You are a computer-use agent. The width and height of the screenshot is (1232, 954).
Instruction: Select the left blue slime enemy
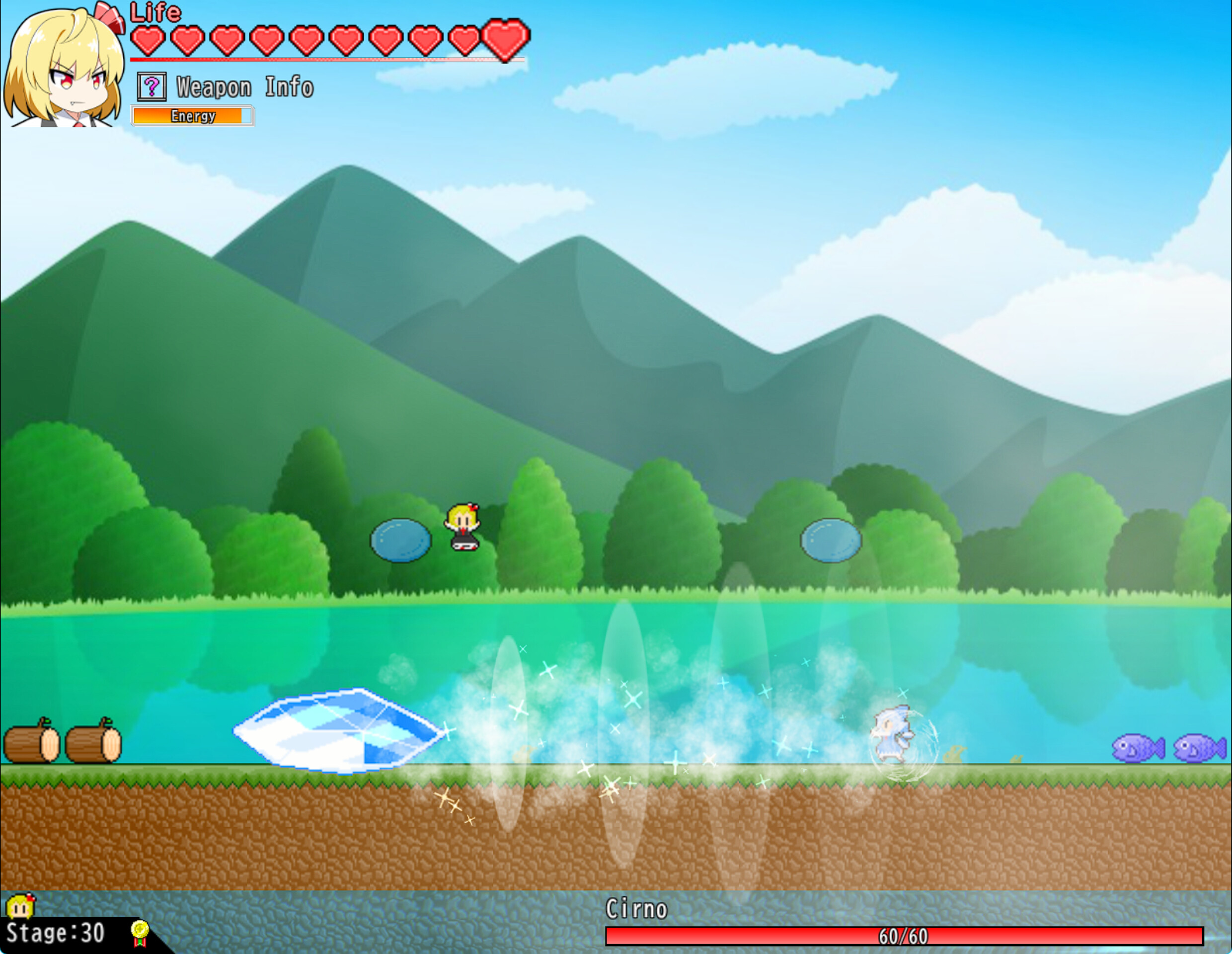399,539
